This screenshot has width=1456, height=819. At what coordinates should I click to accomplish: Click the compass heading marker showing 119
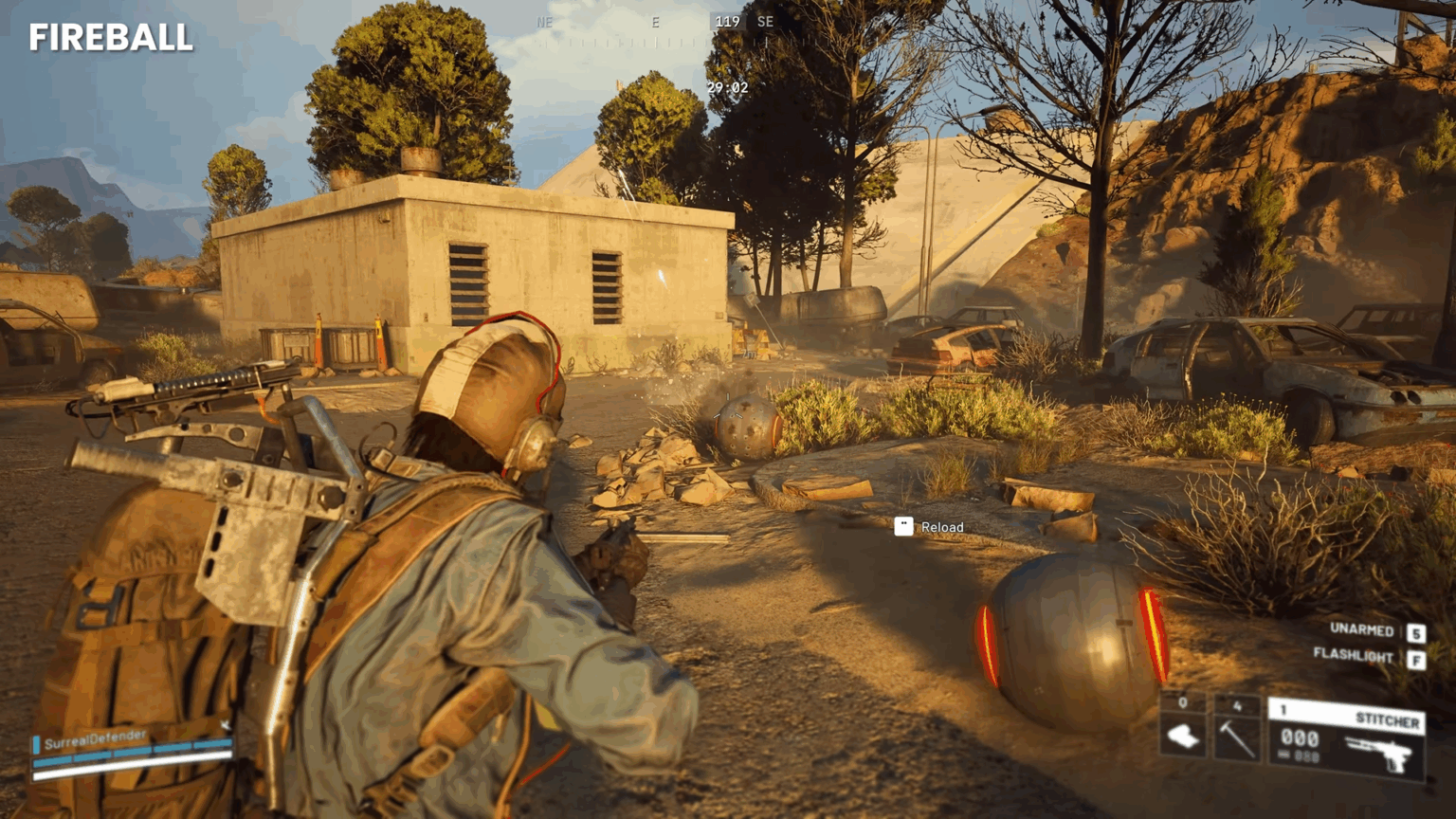(x=728, y=20)
